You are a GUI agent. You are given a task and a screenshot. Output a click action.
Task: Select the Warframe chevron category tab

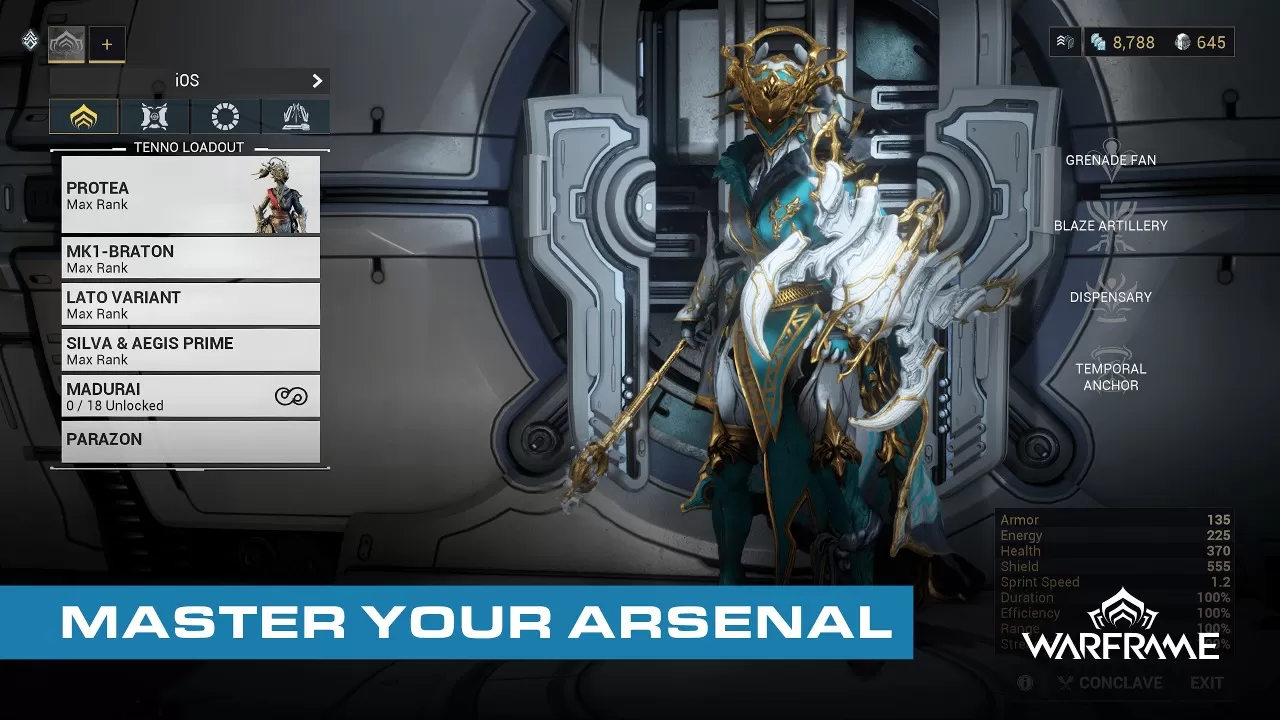click(83, 116)
